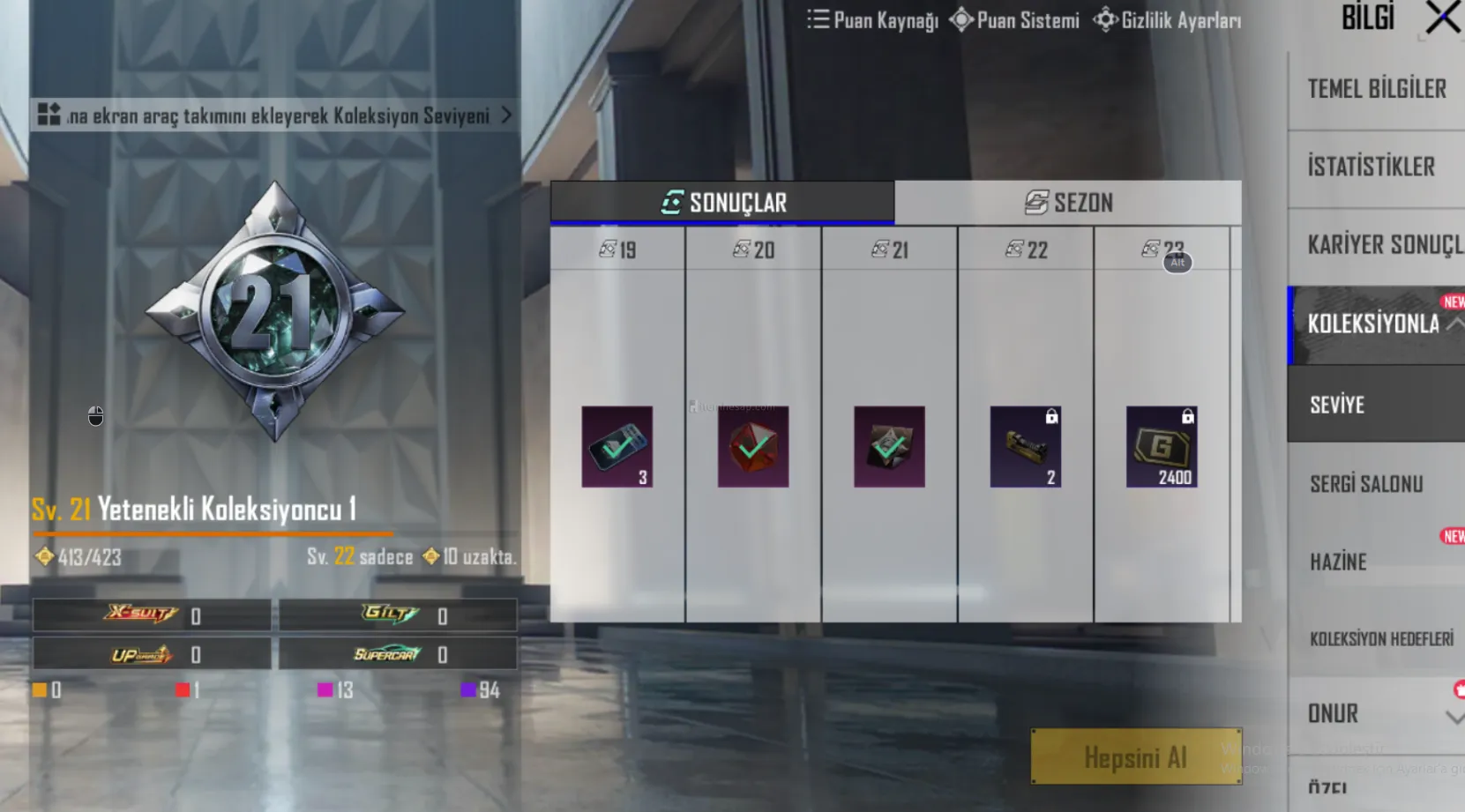Select the locked 2400 G coin reward
The width and height of the screenshot is (1465, 812).
(1162, 446)
